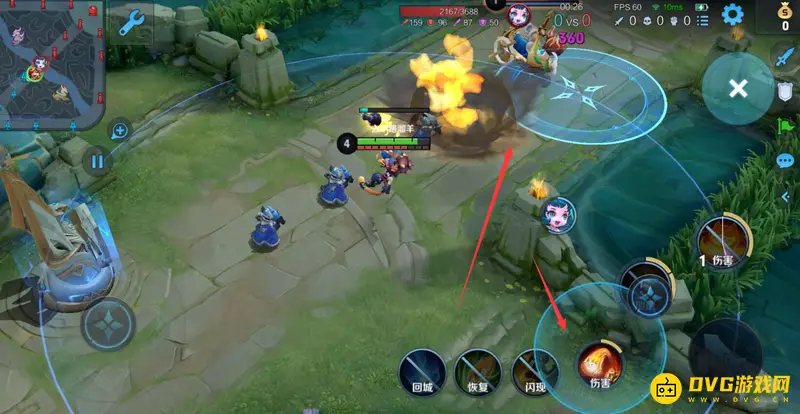Screen dimensions: 800x414
Task: Open the gold coin shop
Action: (x=784, y=17)
